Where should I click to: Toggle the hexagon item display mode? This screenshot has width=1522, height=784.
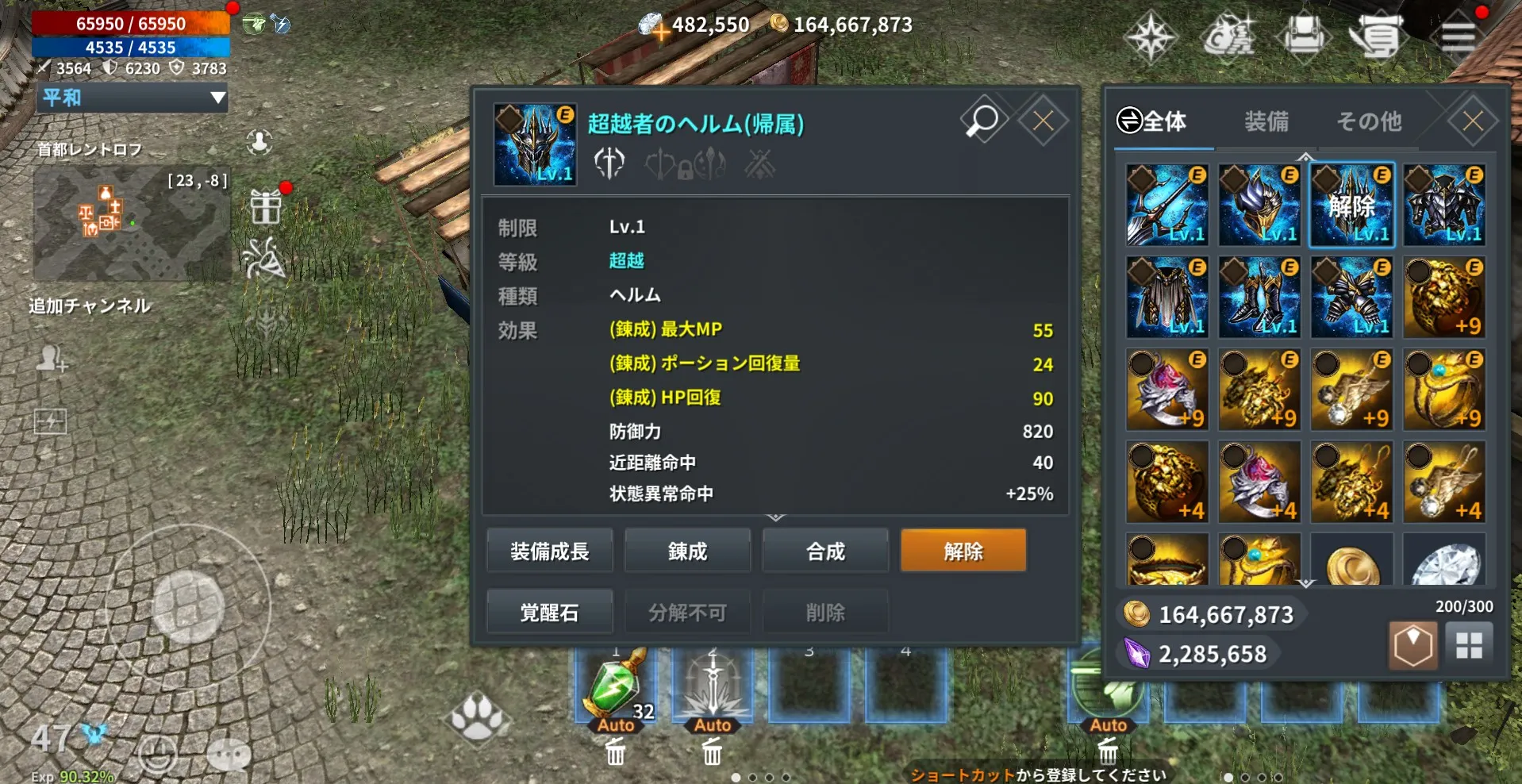tap(1412, 645)
